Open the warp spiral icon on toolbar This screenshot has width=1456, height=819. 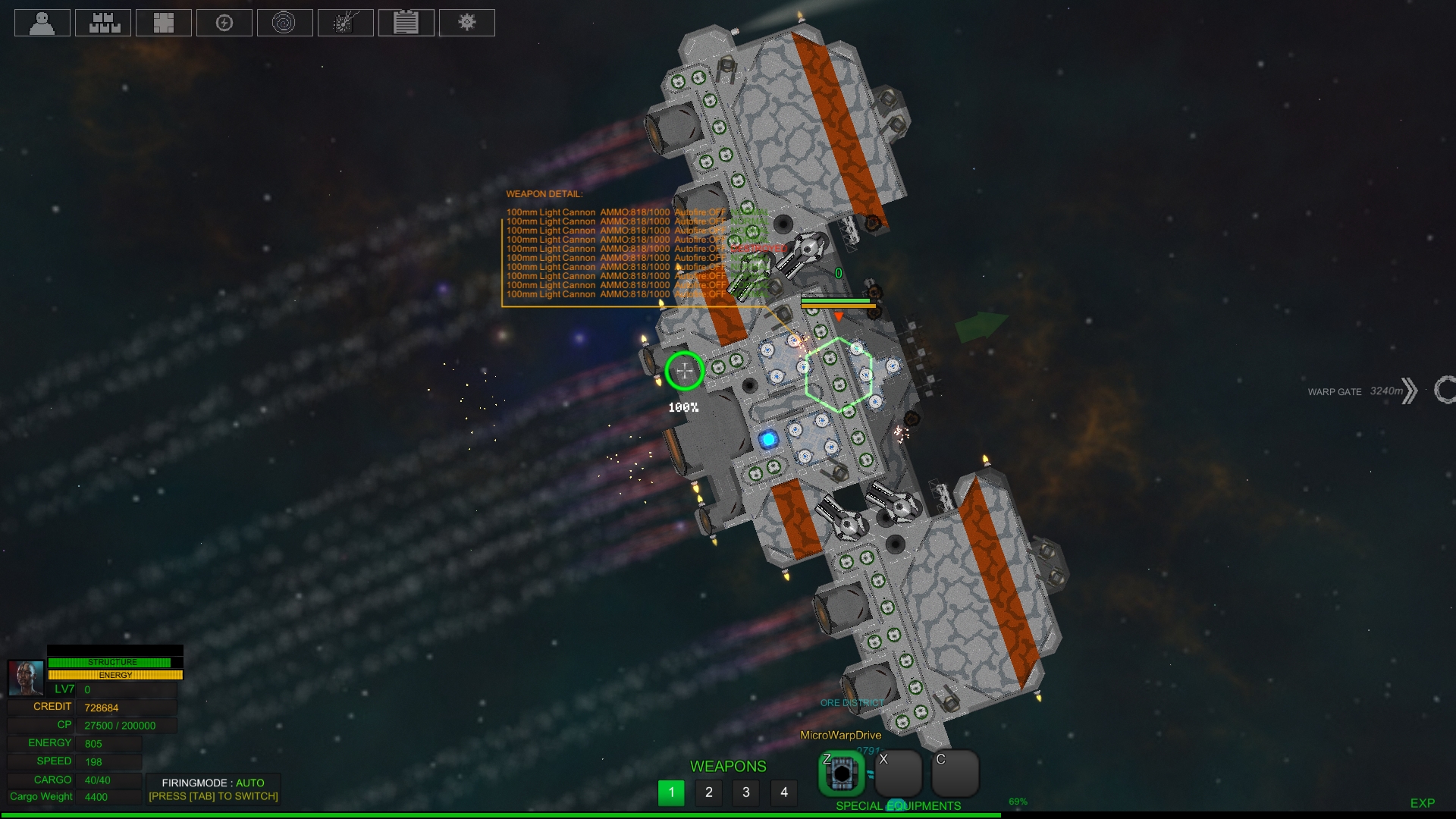(x=285, y=23)
